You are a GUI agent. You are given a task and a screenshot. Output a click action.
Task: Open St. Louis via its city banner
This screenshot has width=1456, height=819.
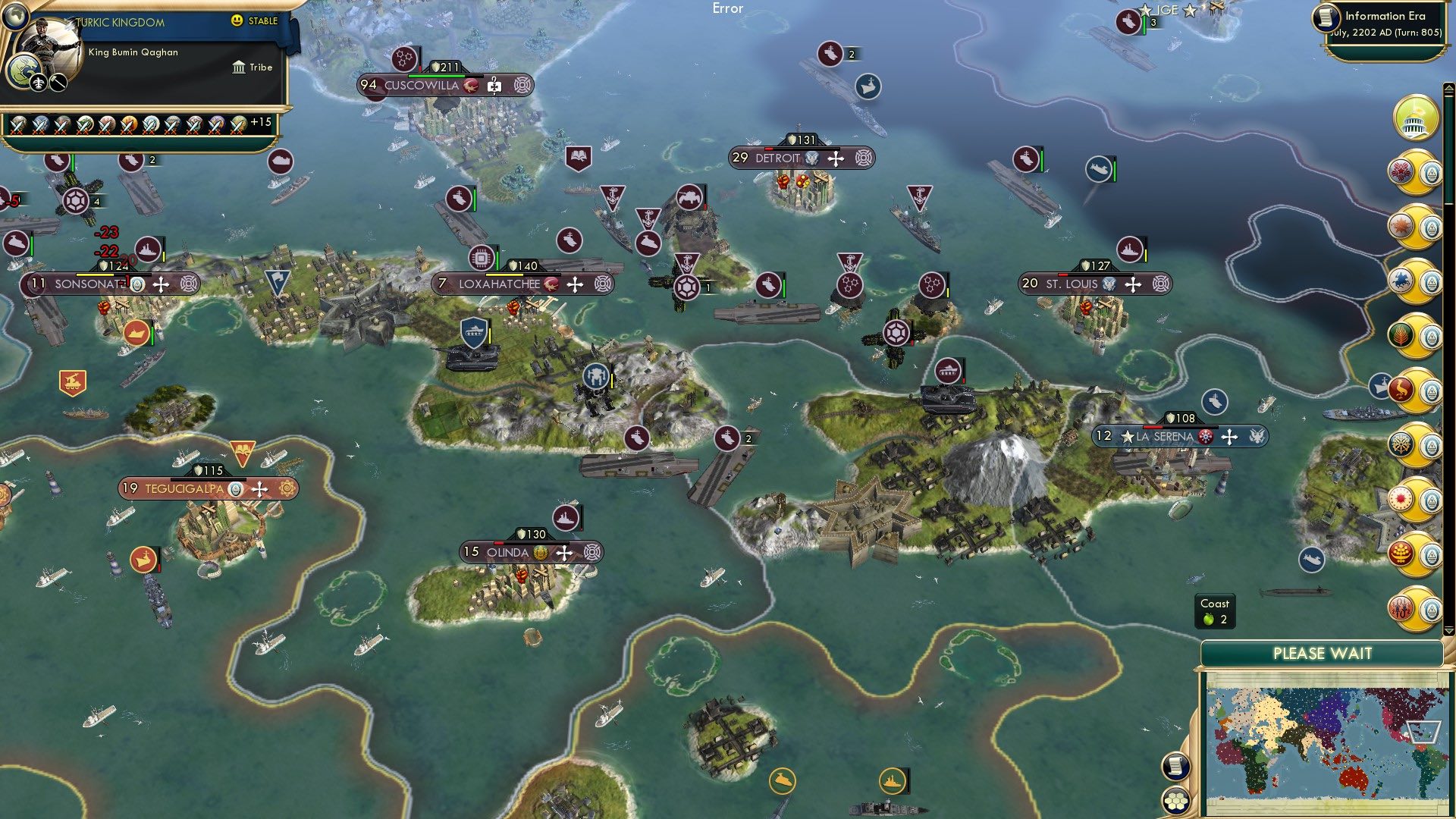1071,284
